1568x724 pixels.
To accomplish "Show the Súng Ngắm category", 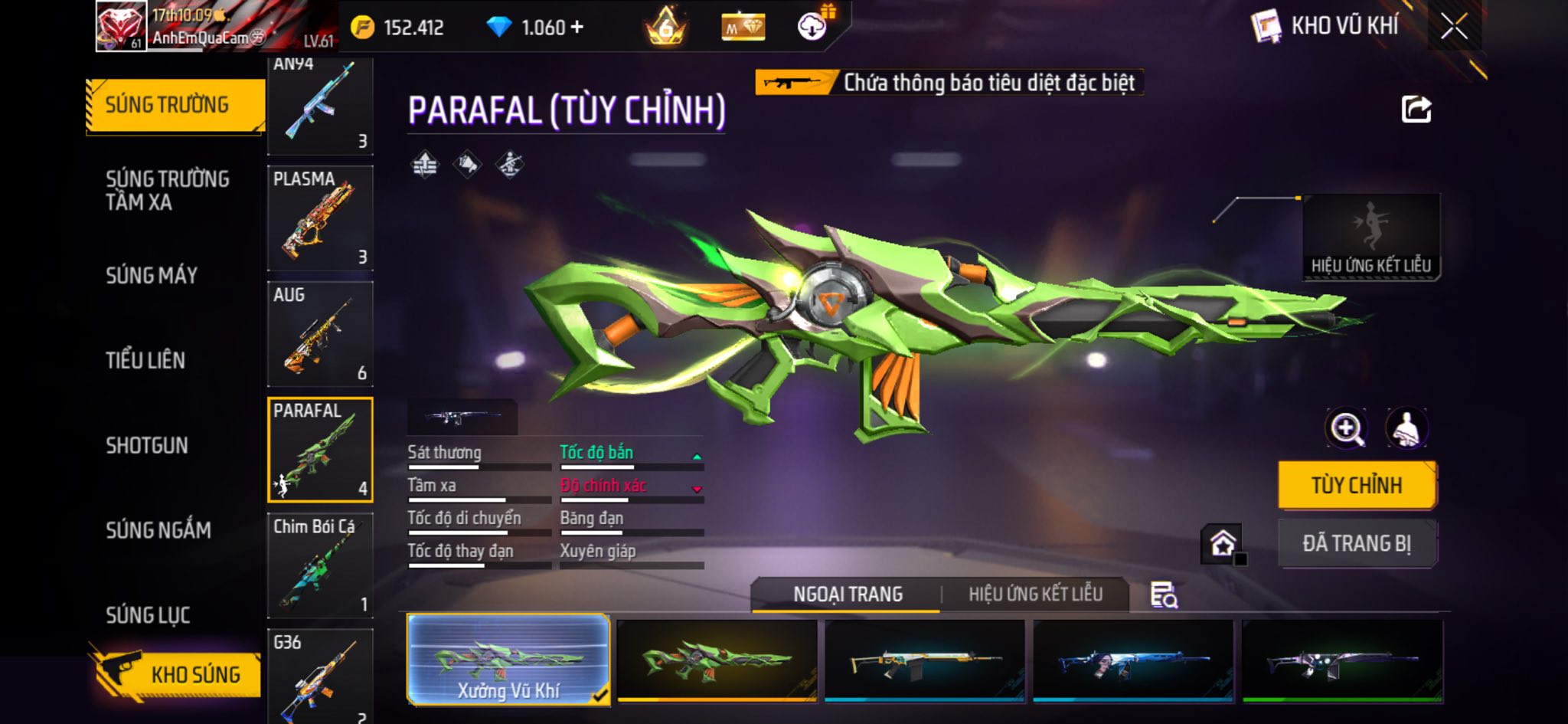I will 158,530.
